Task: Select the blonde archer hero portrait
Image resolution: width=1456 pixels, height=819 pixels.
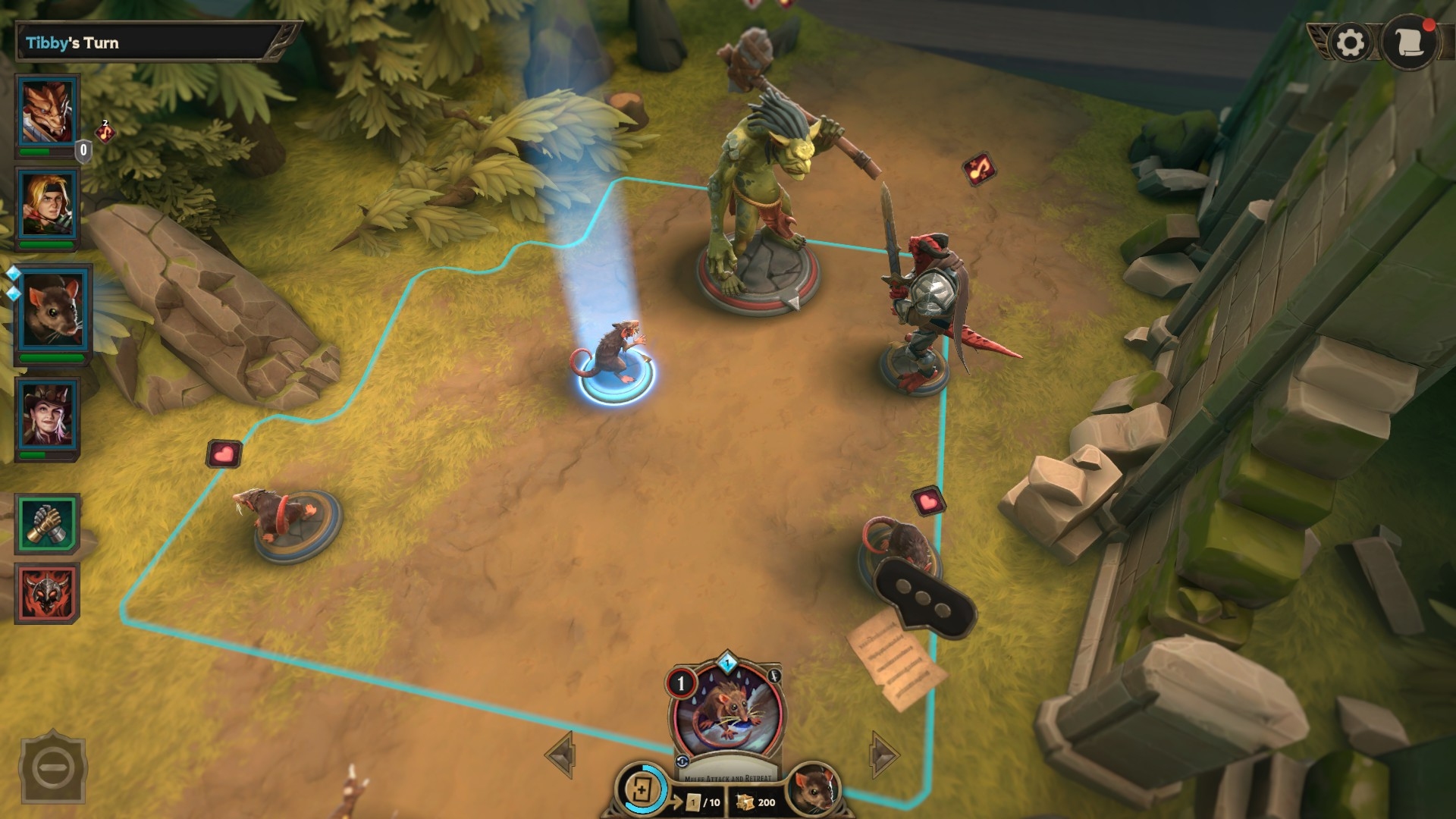Action: 49,205
